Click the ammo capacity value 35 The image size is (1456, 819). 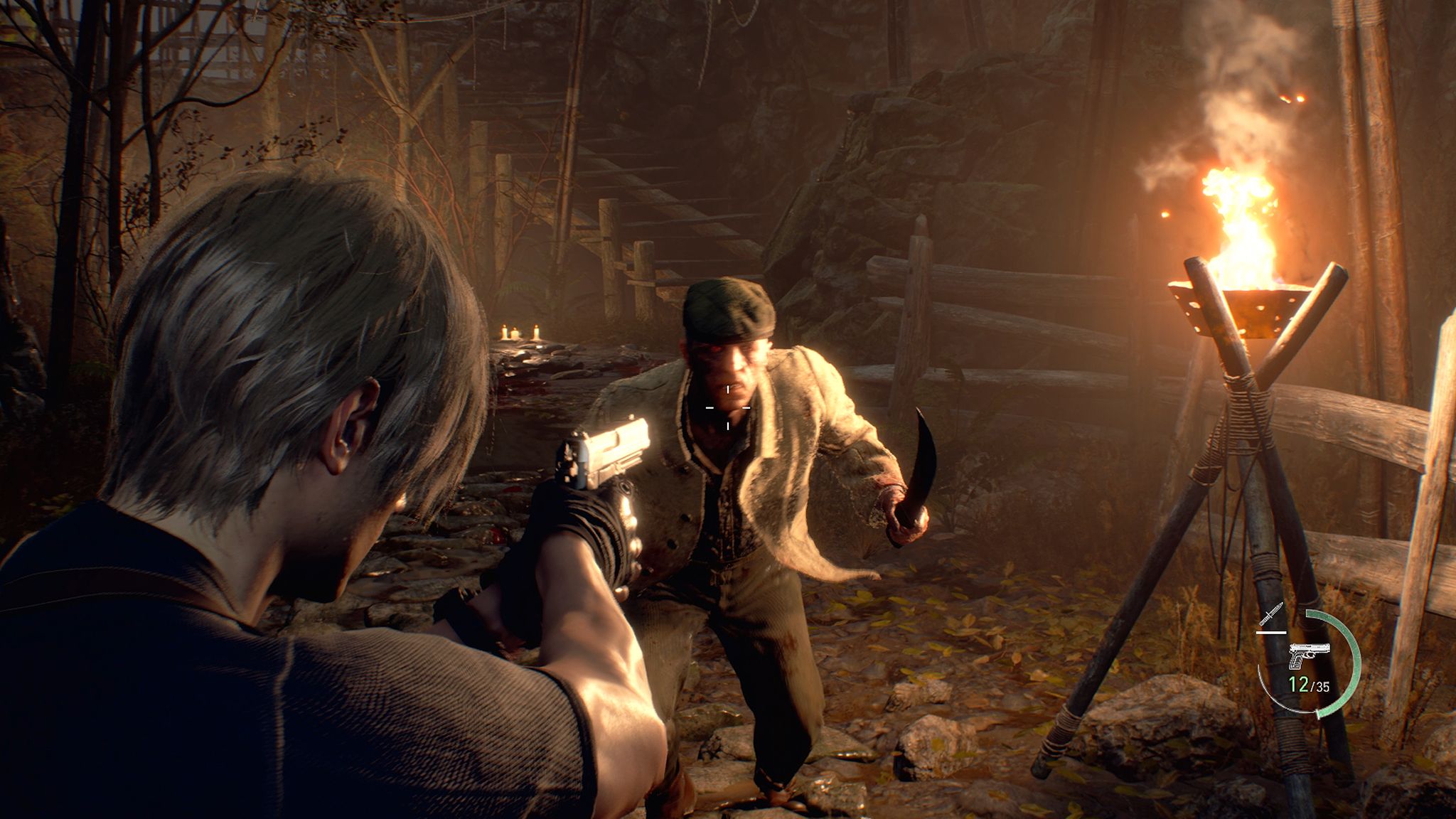click(x=1322, y=685)
